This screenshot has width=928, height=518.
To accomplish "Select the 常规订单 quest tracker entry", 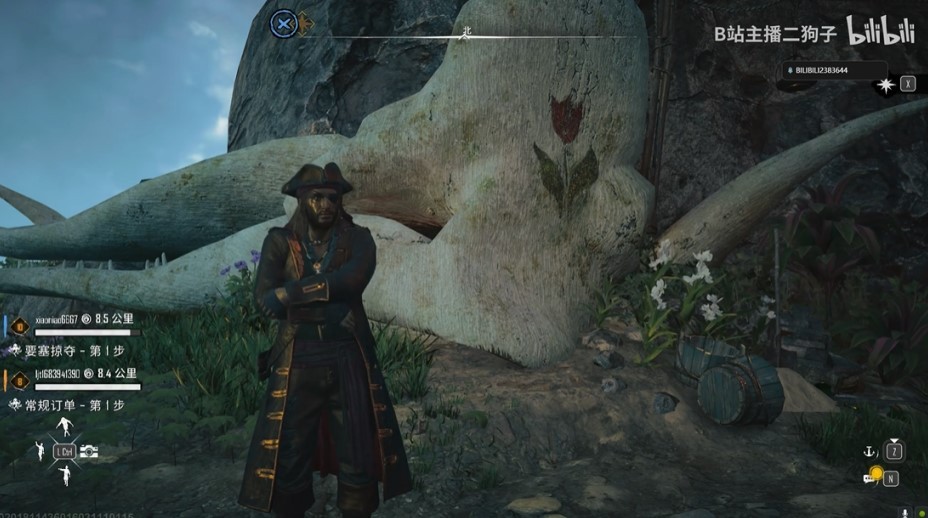I will [72, 405].
